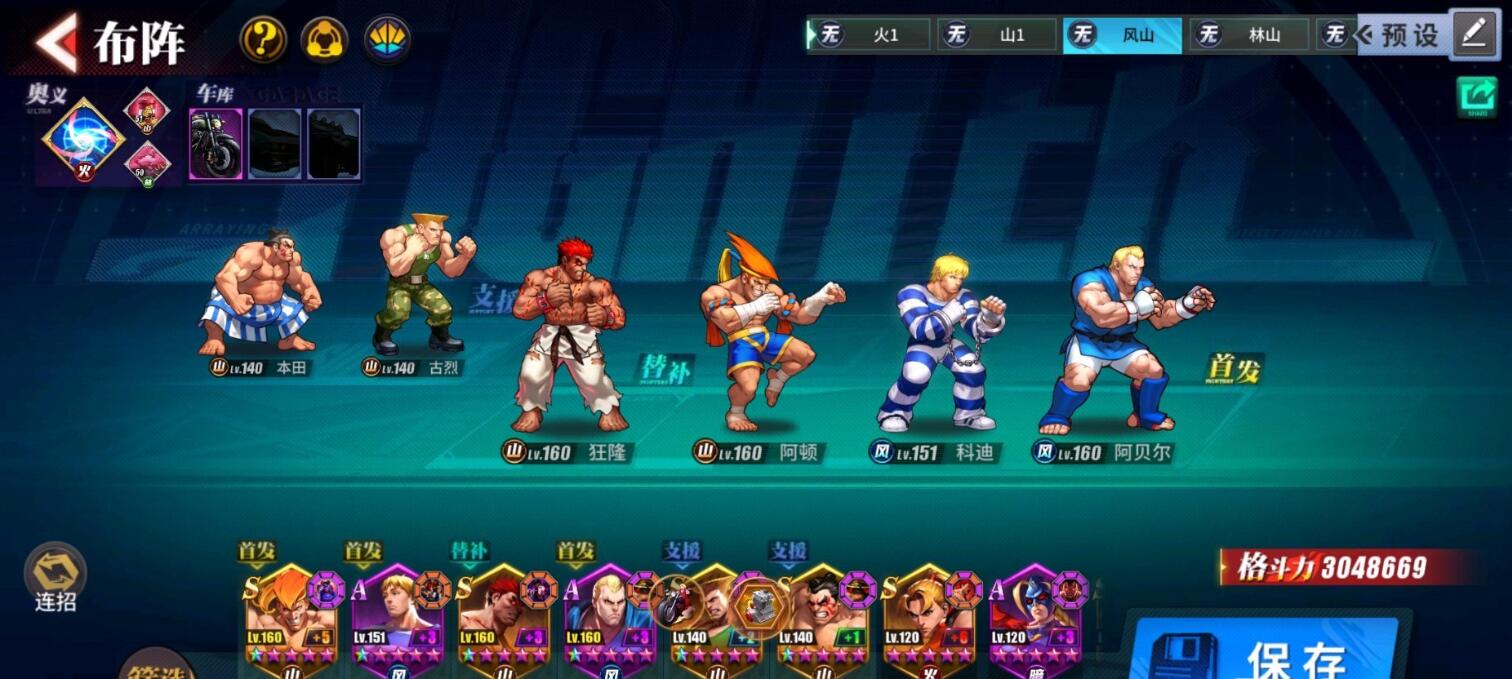Go back using the red arrow
1512x679 pixels.
point(56,42)
